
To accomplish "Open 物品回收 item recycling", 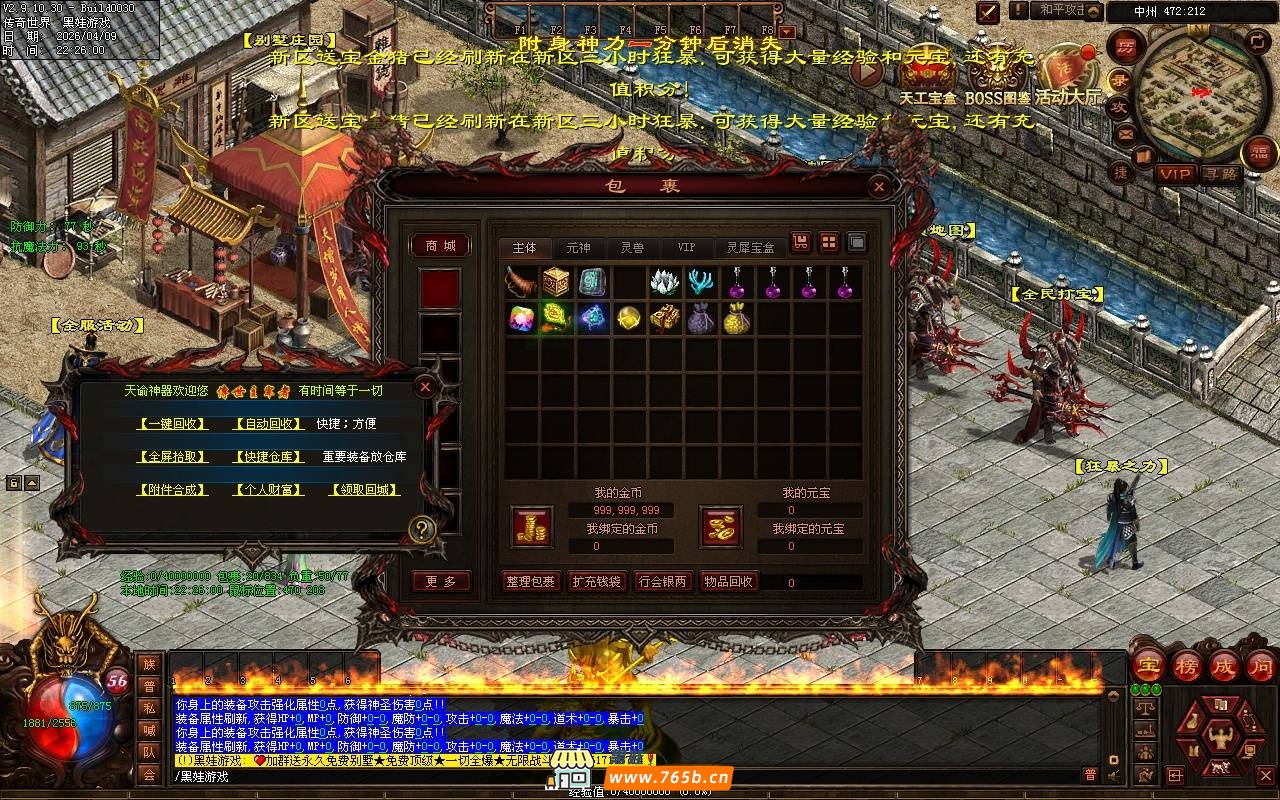I will 728,582.
